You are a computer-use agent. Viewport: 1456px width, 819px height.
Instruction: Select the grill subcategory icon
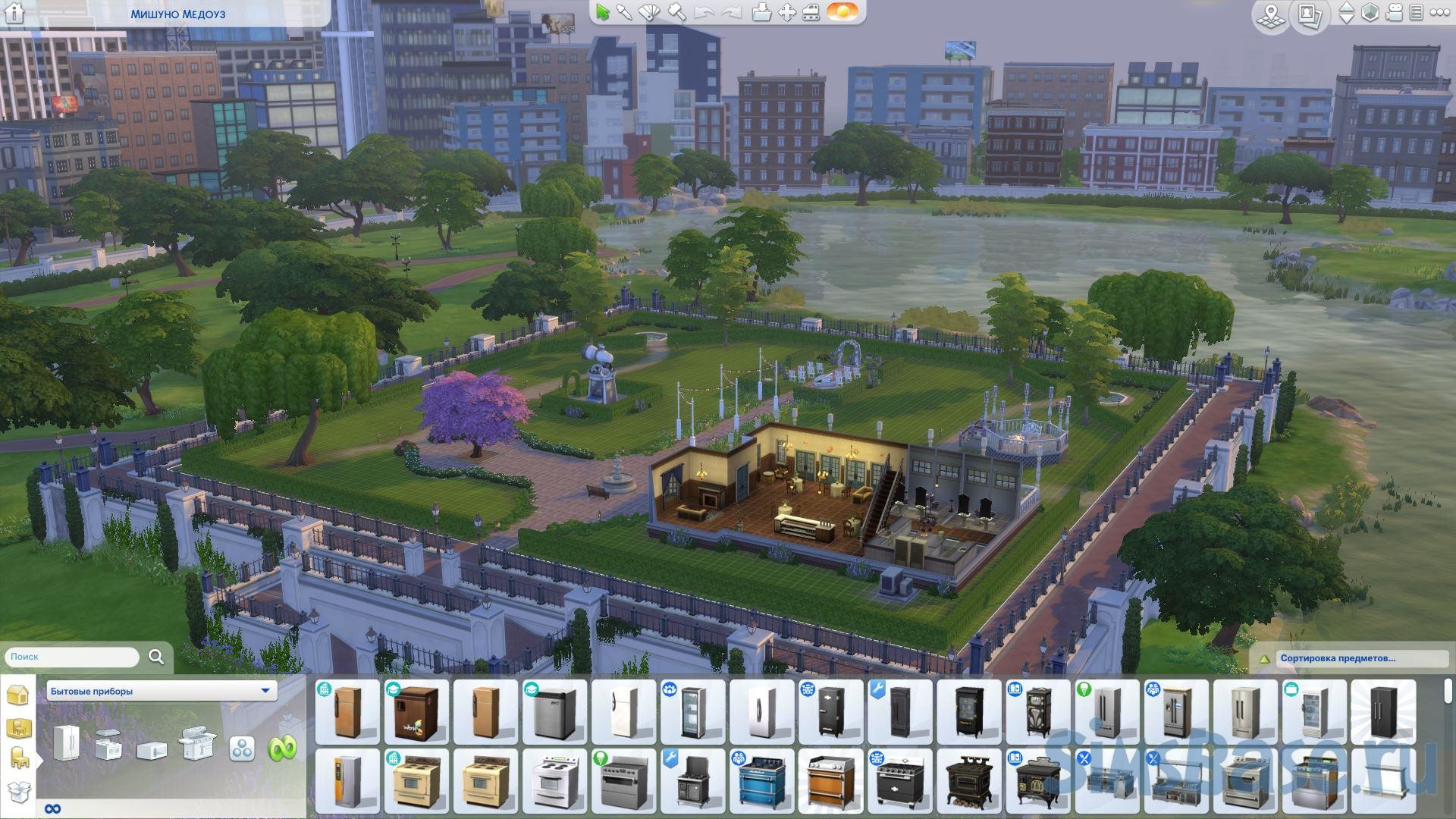coord(196,744)
